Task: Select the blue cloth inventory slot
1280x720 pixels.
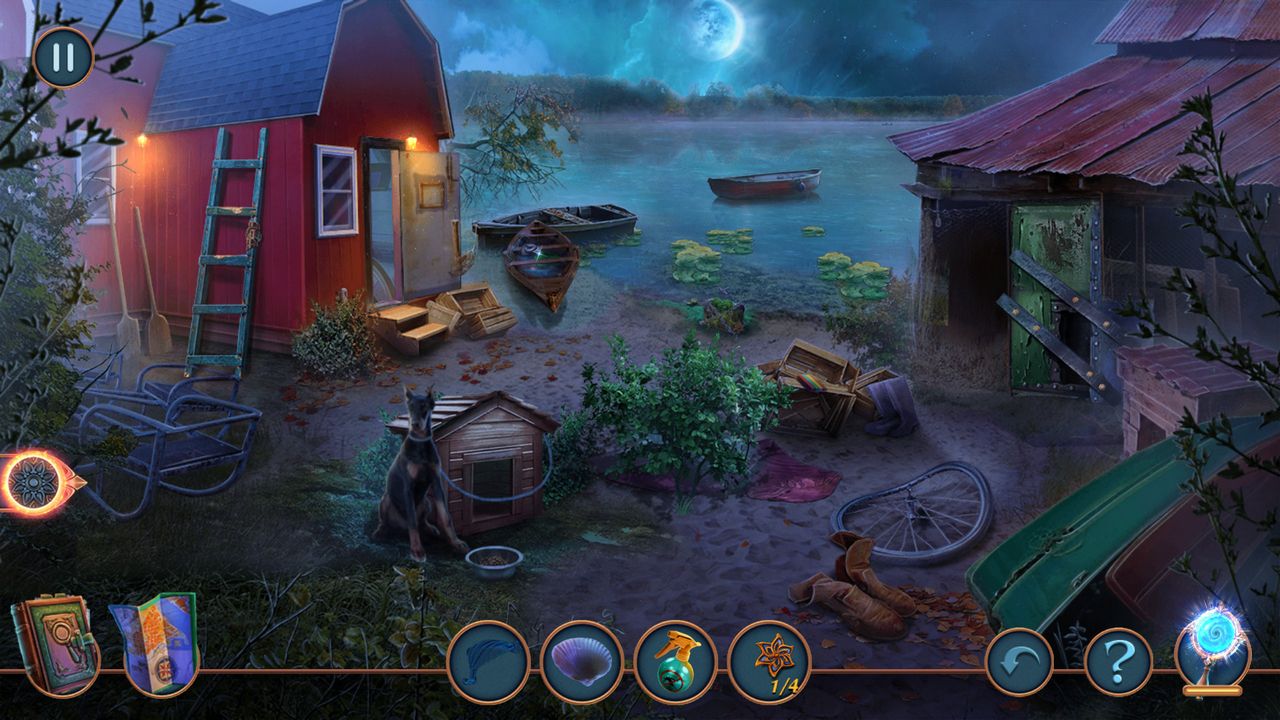Action: [x=488, y=661]
